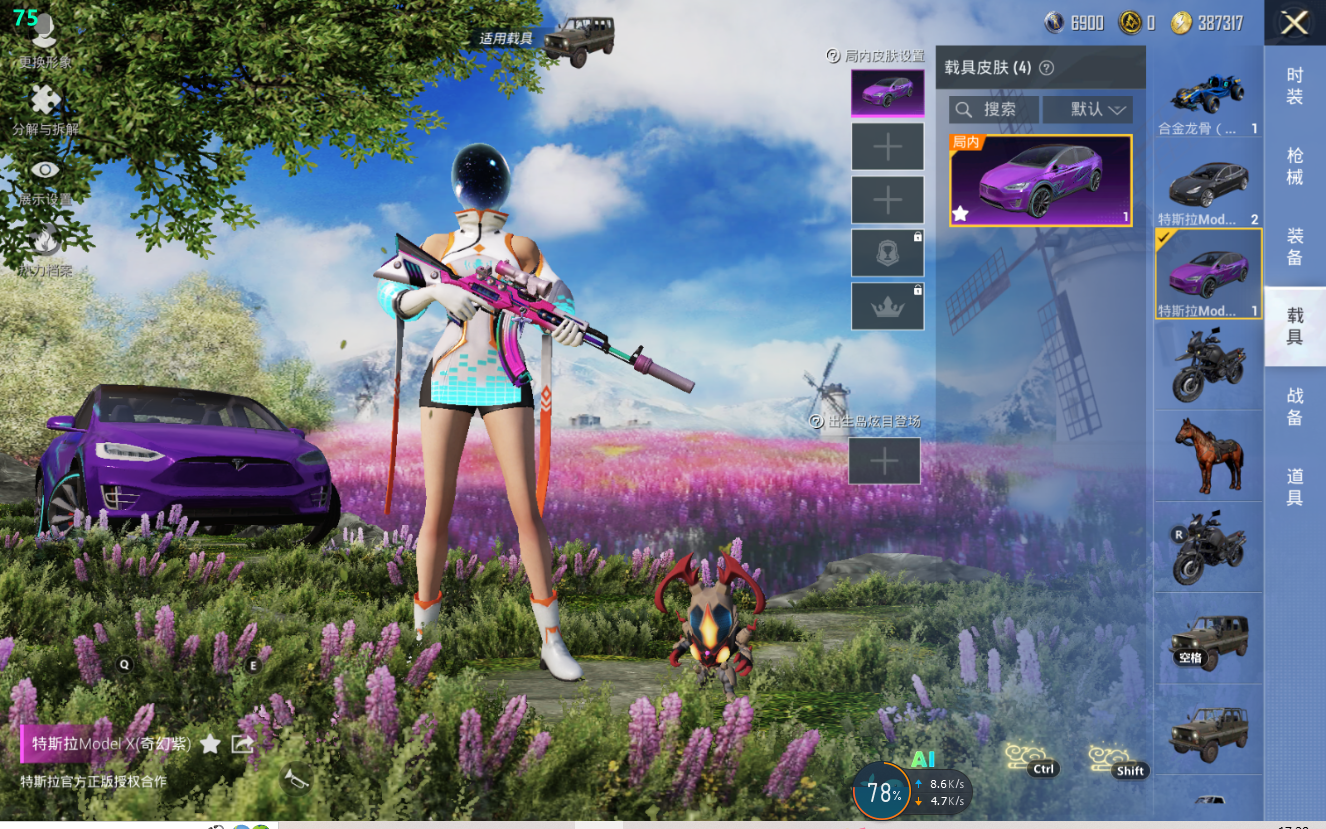The width and height of the screenshot is (1326, 829).
Task: Select the 装备 equipment tab
Action: click(1294, 246)
